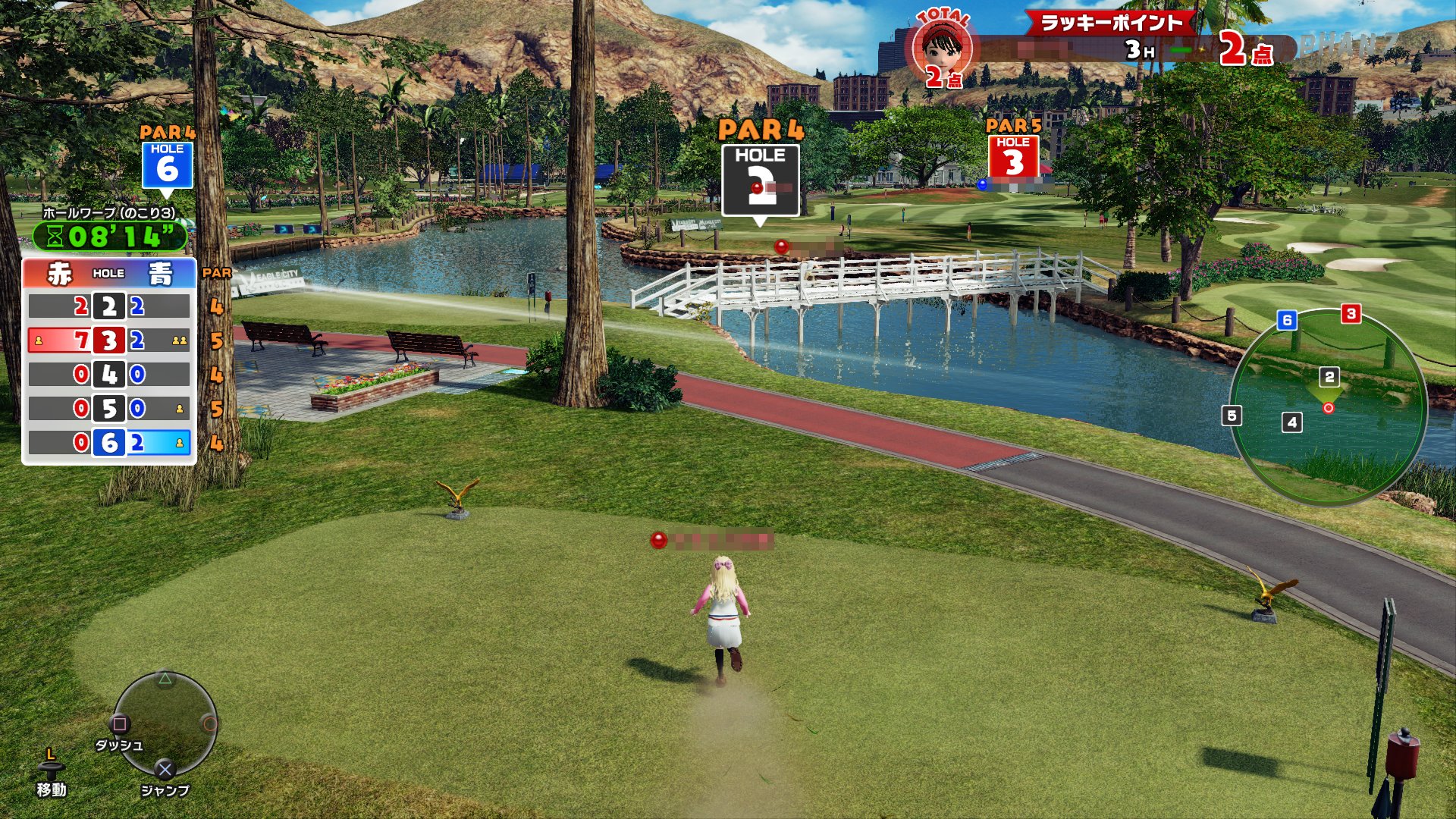Select the scoreboard row for hole 5
The image size is (1456, 819).
[109, 409]
